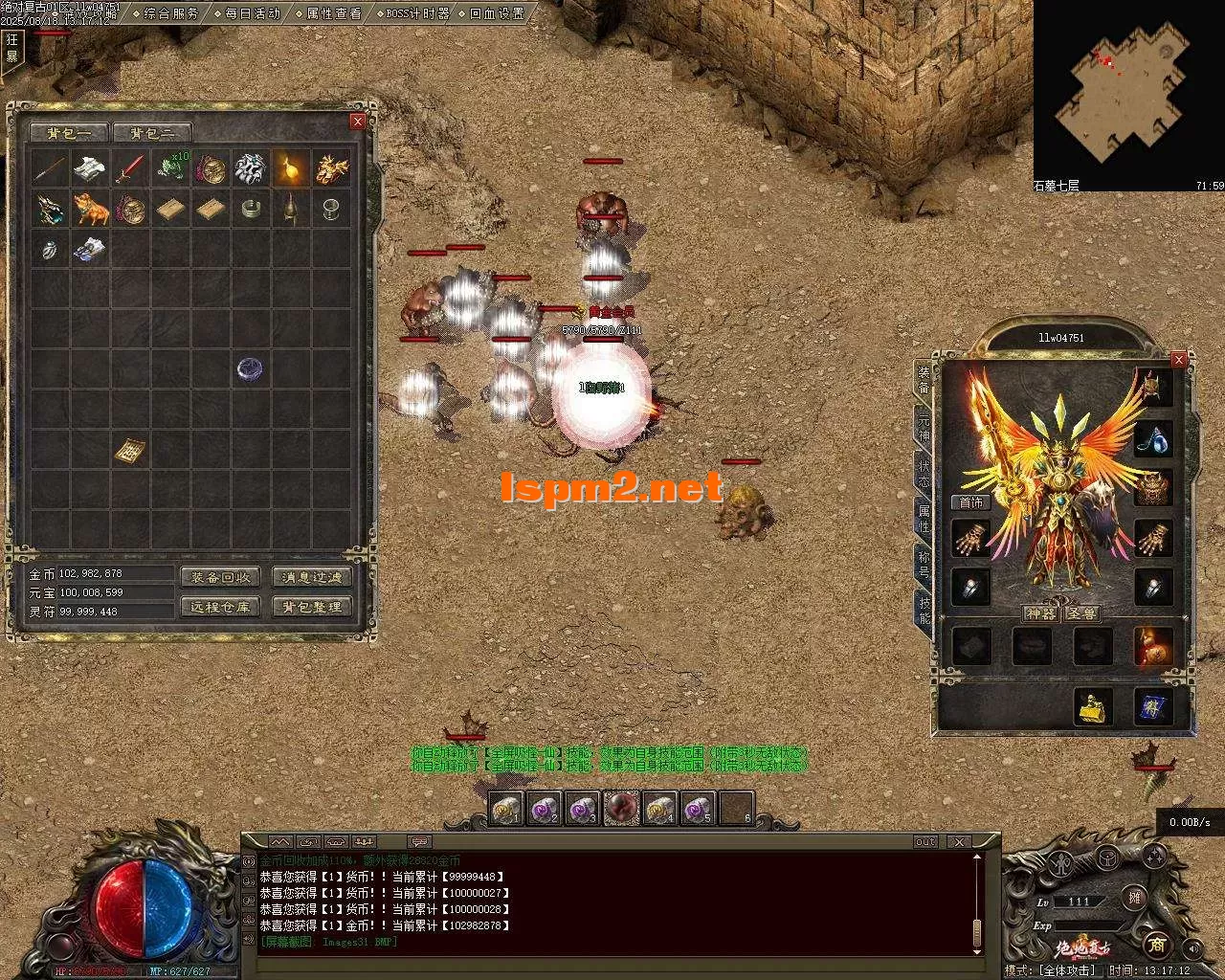Switch to the 背包二 bag tab
The width and height of the screenshot is (1225, 980).
[152, 133]
